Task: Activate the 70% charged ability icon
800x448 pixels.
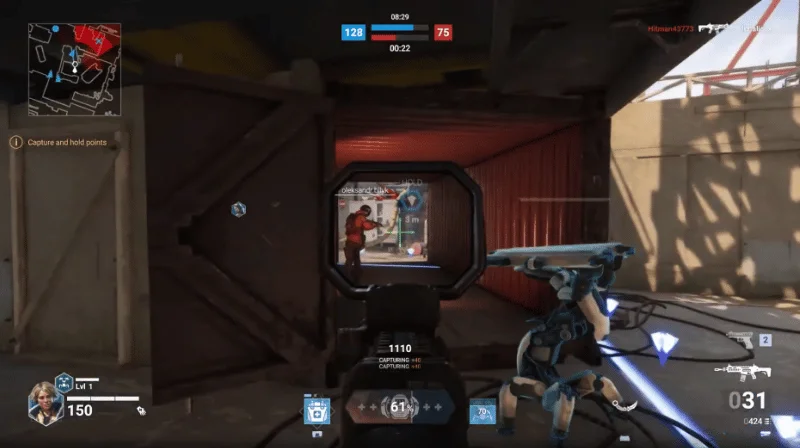Action: (x=483, y=412)
